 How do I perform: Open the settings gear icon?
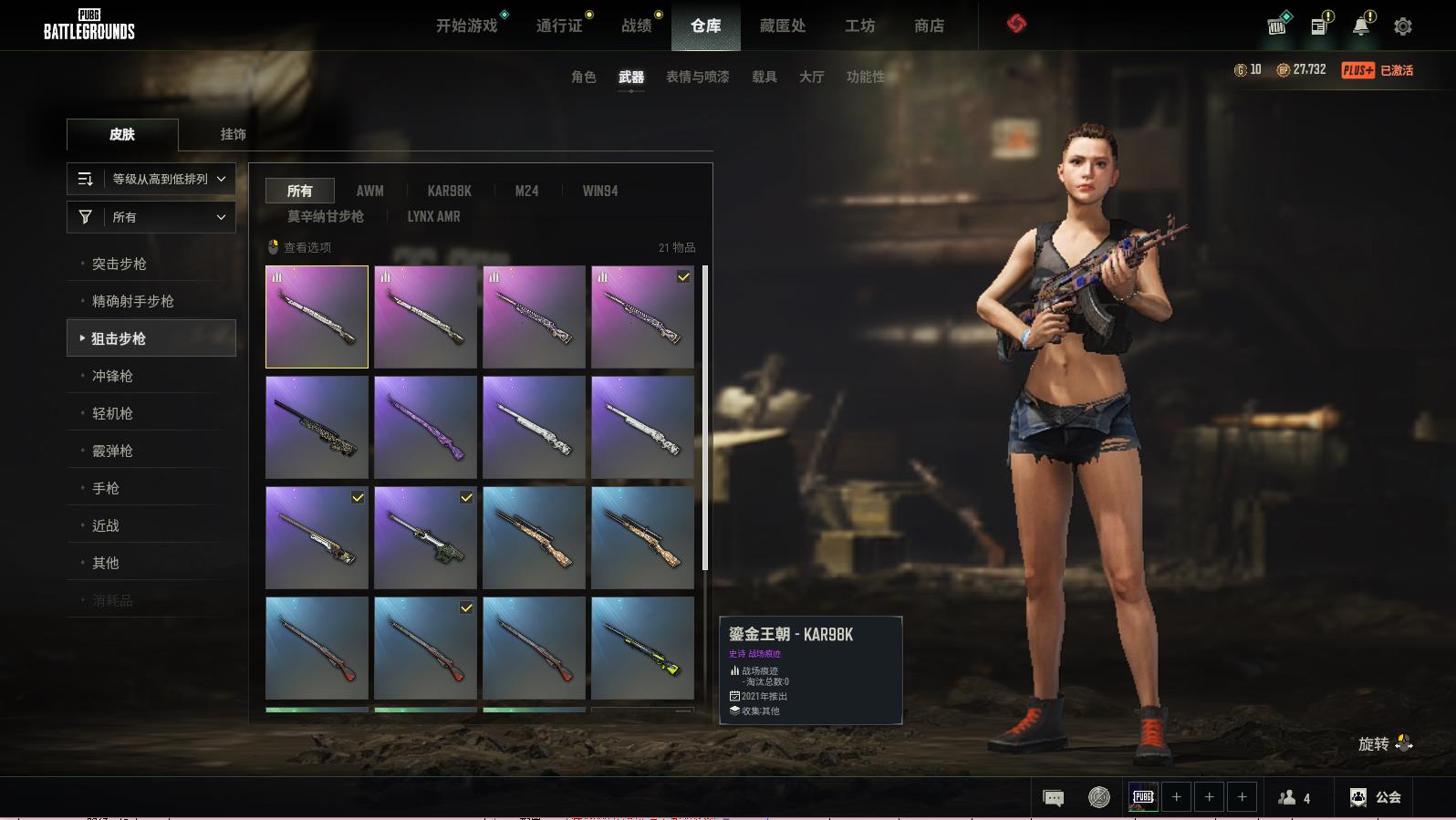[x=1403, y=26]
